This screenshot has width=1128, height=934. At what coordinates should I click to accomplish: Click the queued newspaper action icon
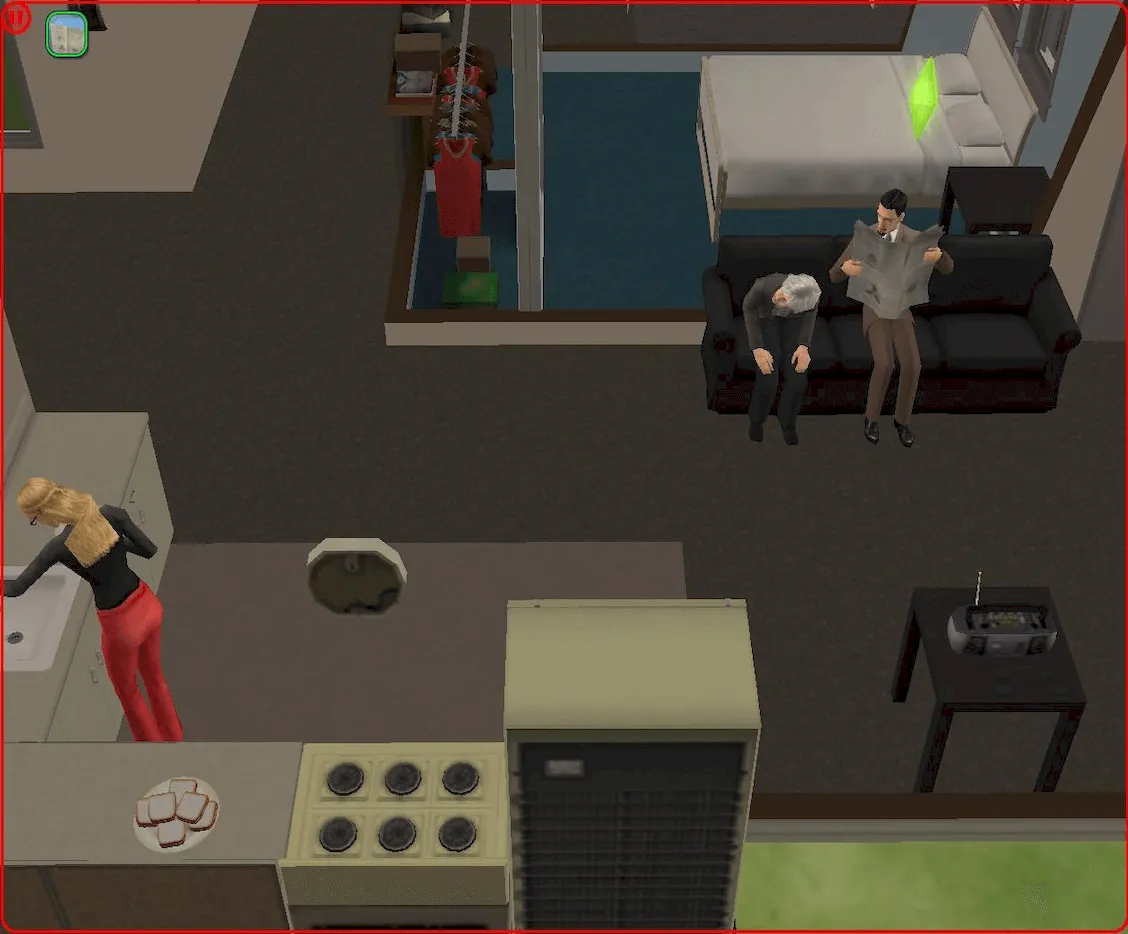pyautogui.click(x=67, y=35)
